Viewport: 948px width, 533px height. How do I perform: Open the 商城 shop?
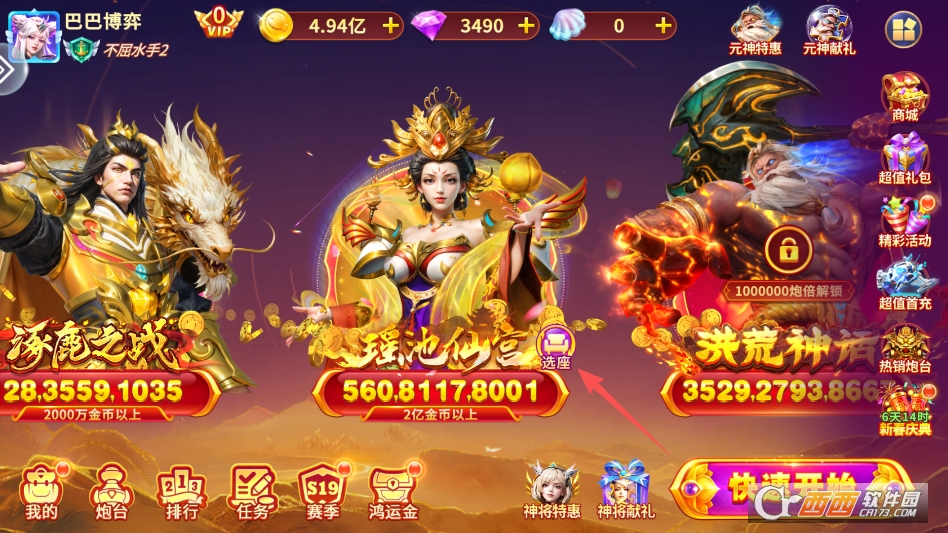[x=905, y=97]
